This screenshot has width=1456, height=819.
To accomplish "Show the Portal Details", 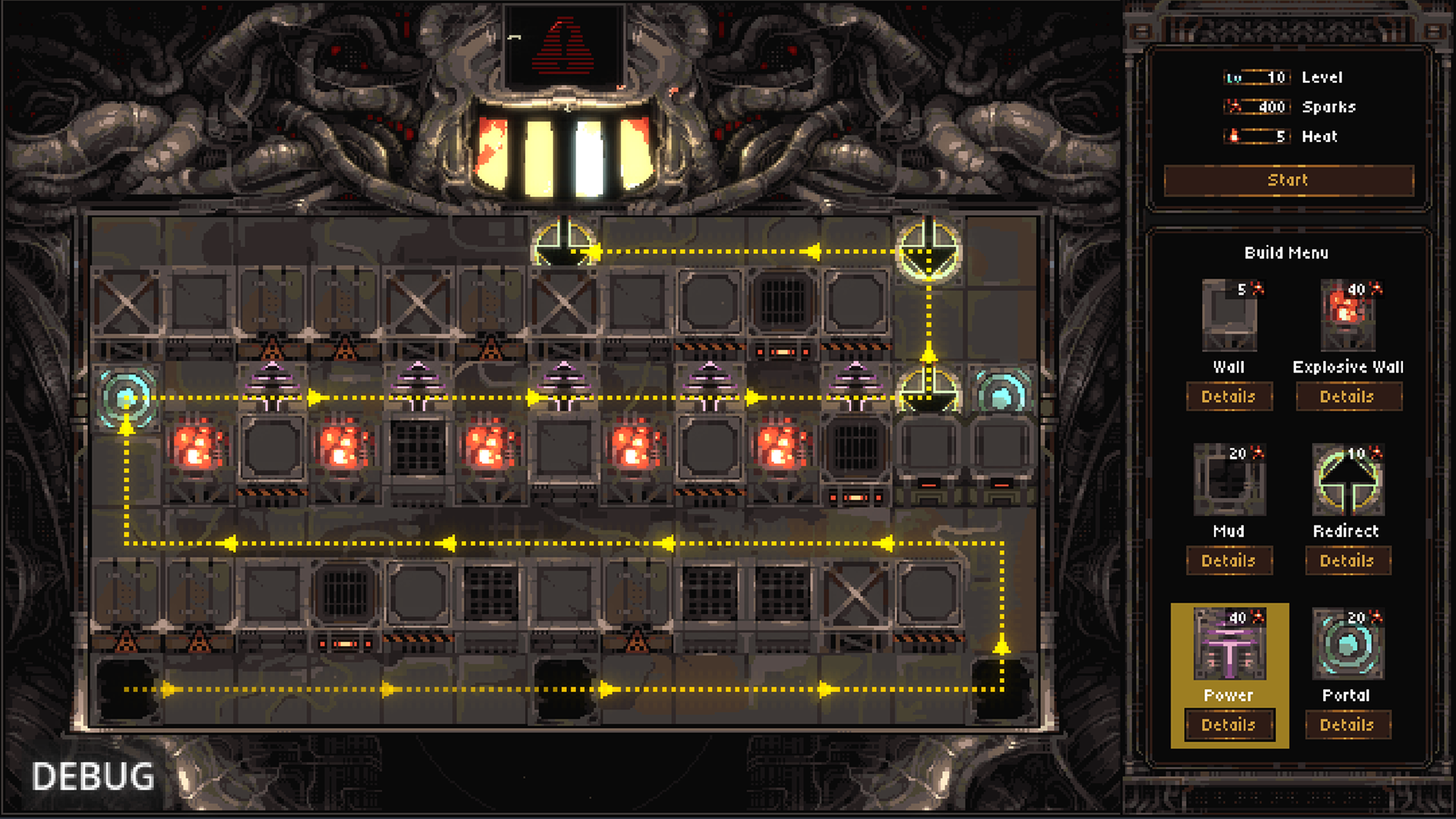I will pyautogui.click(x=1348, y=725).
